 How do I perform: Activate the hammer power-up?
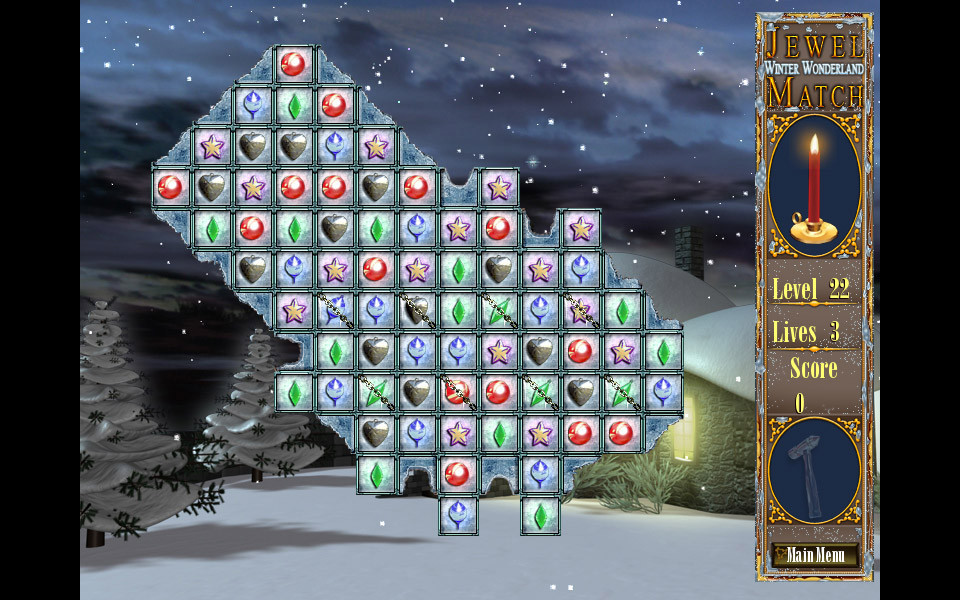click(x=814, y=469)
